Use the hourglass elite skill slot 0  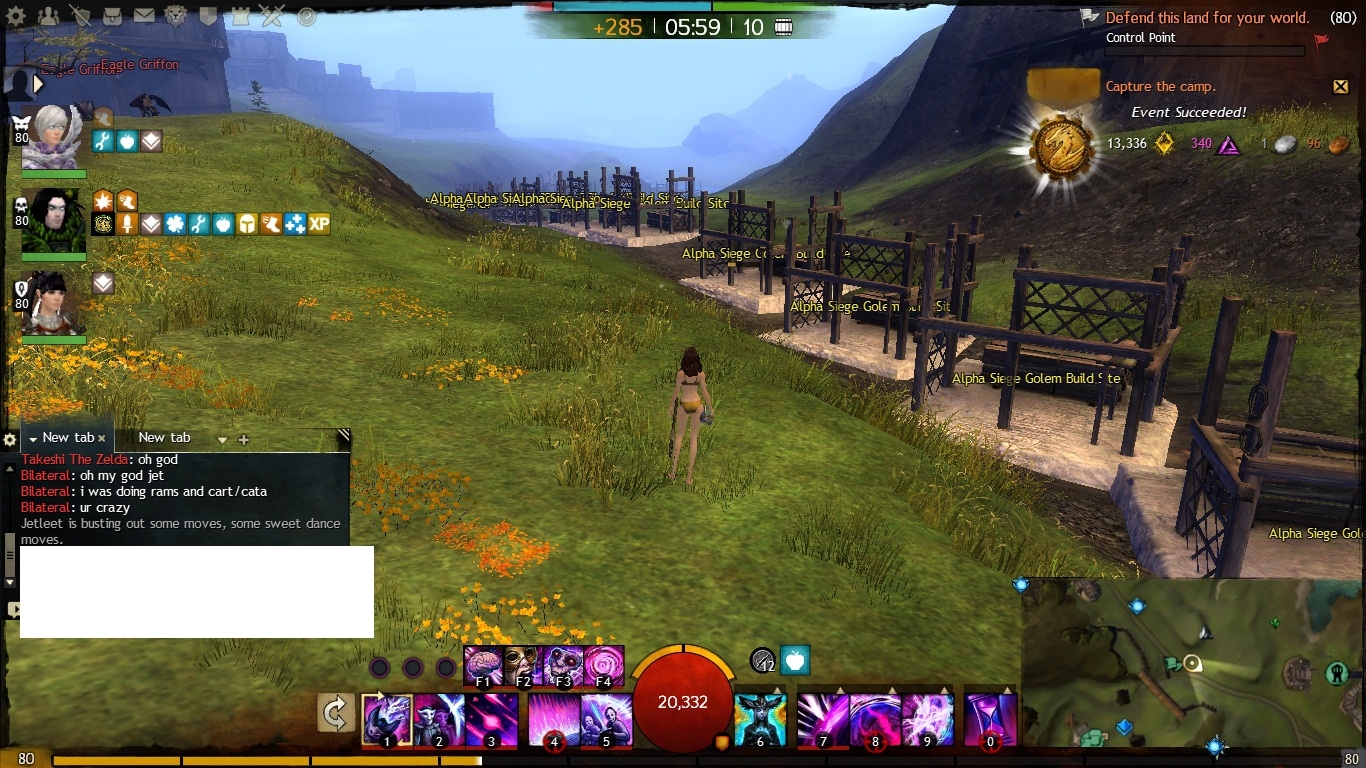(x=990, y=719)
